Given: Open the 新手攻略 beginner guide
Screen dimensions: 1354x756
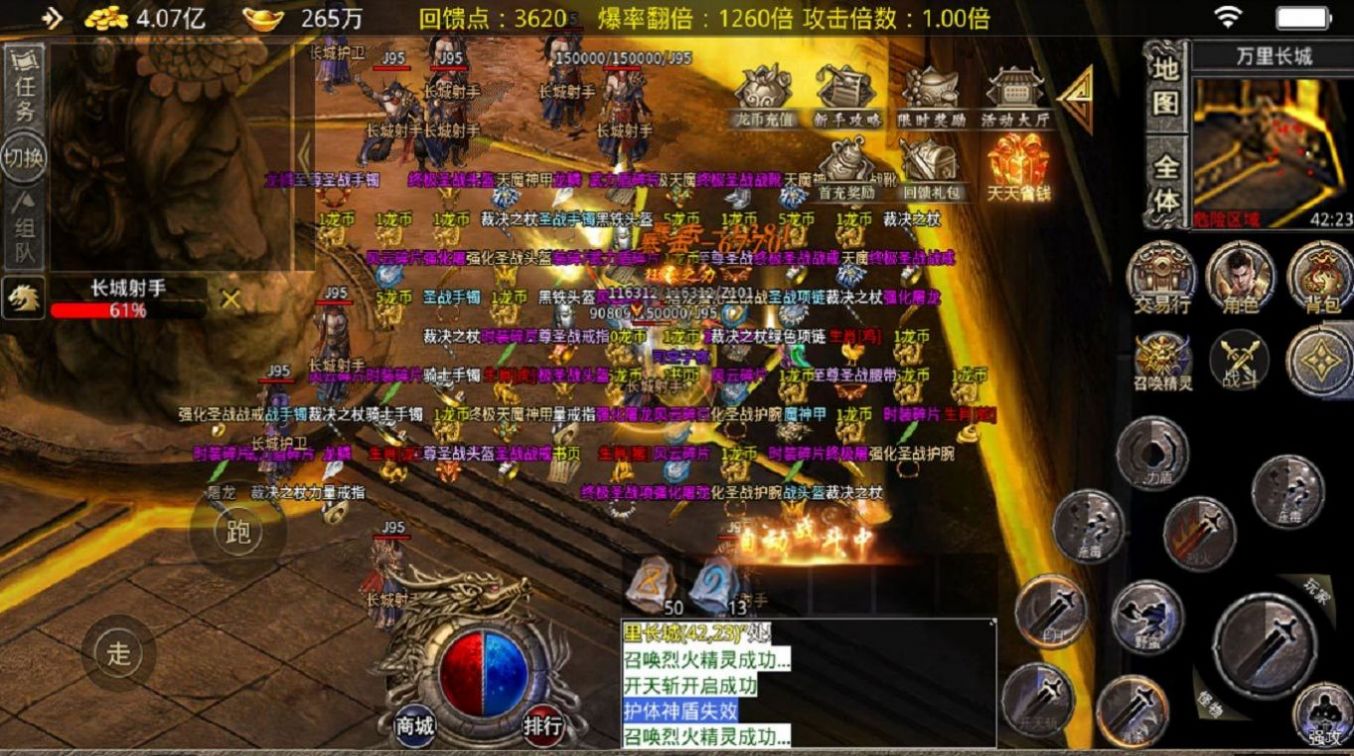Looking at the screenshot, I should pyautogui.click(x=847, y=94).
